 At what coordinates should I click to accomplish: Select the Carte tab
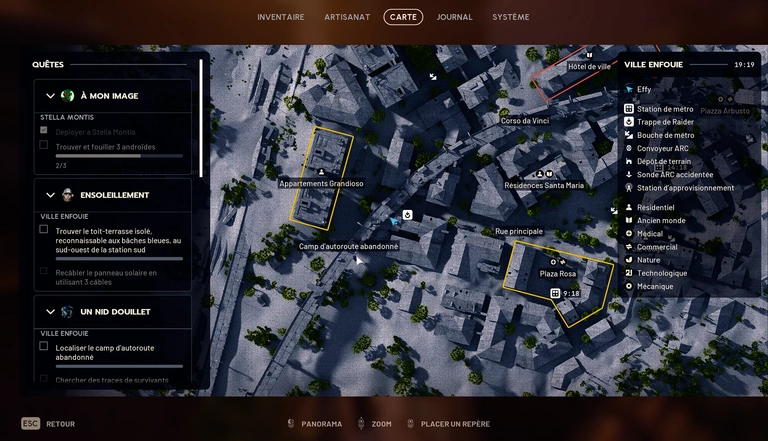click(x=403, y=17)
